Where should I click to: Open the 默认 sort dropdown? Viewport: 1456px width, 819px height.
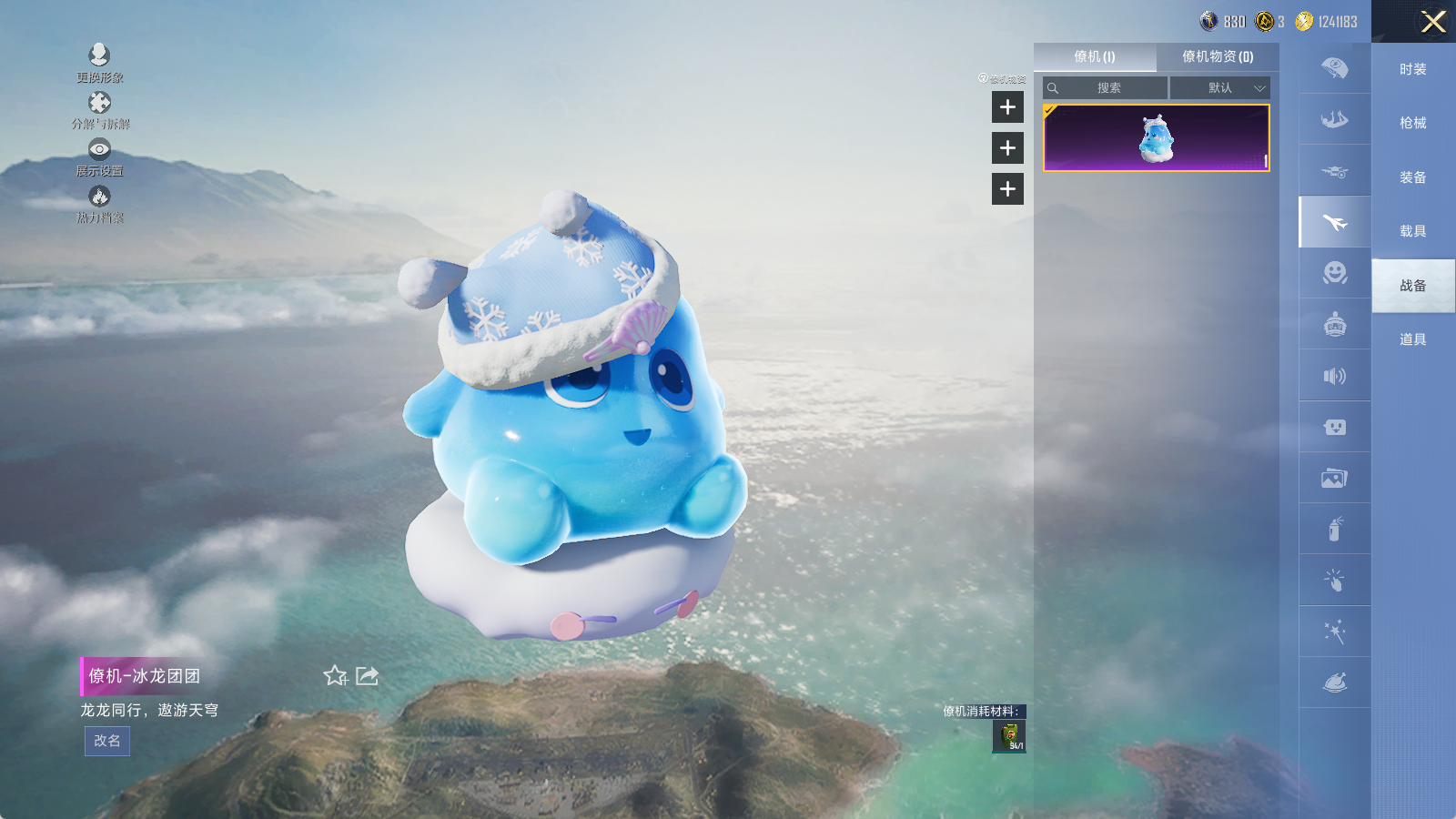(1219, 88)
